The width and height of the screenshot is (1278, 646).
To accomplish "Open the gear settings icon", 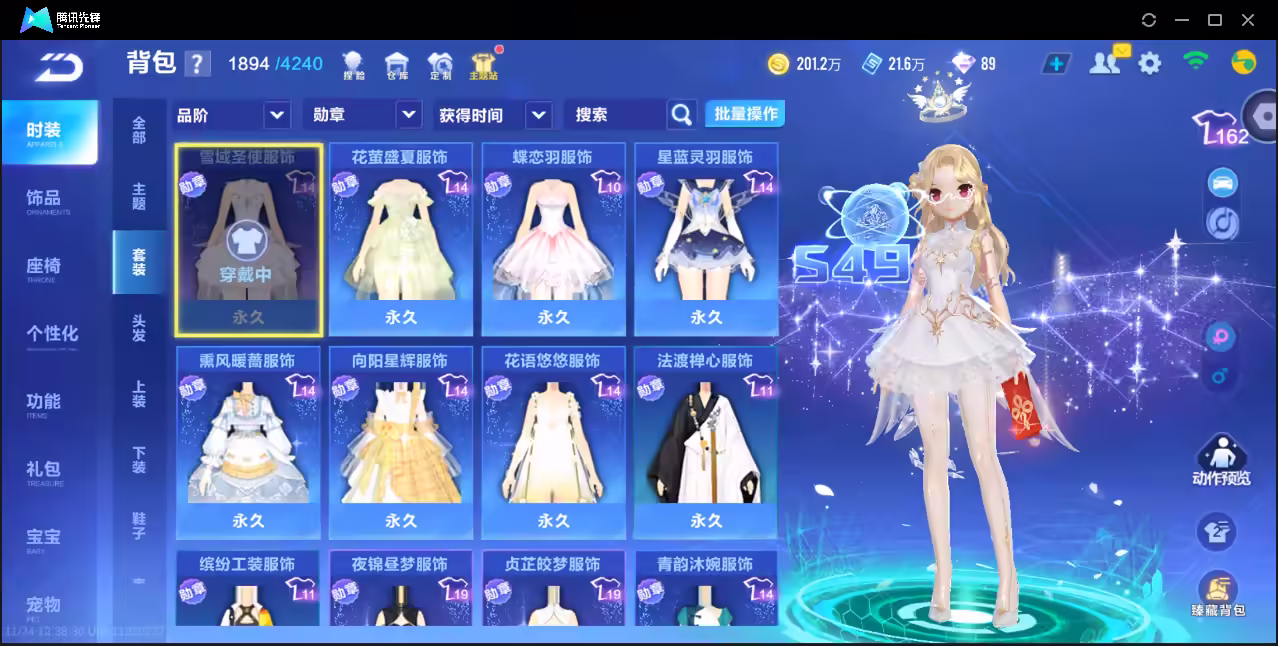I will [1150, 64].
